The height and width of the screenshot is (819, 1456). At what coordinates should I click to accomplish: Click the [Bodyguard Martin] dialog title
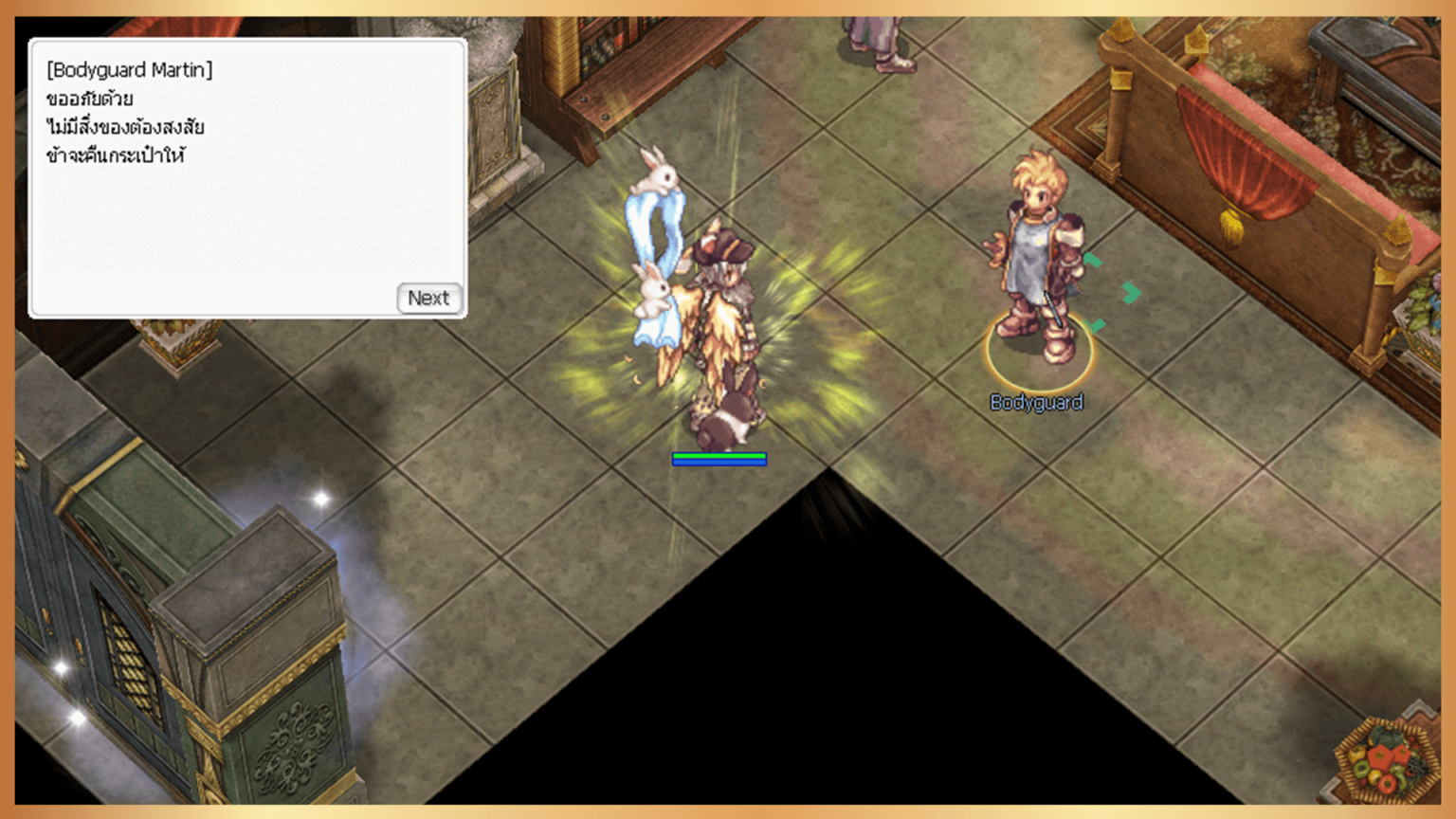click(x=131, y=69)
